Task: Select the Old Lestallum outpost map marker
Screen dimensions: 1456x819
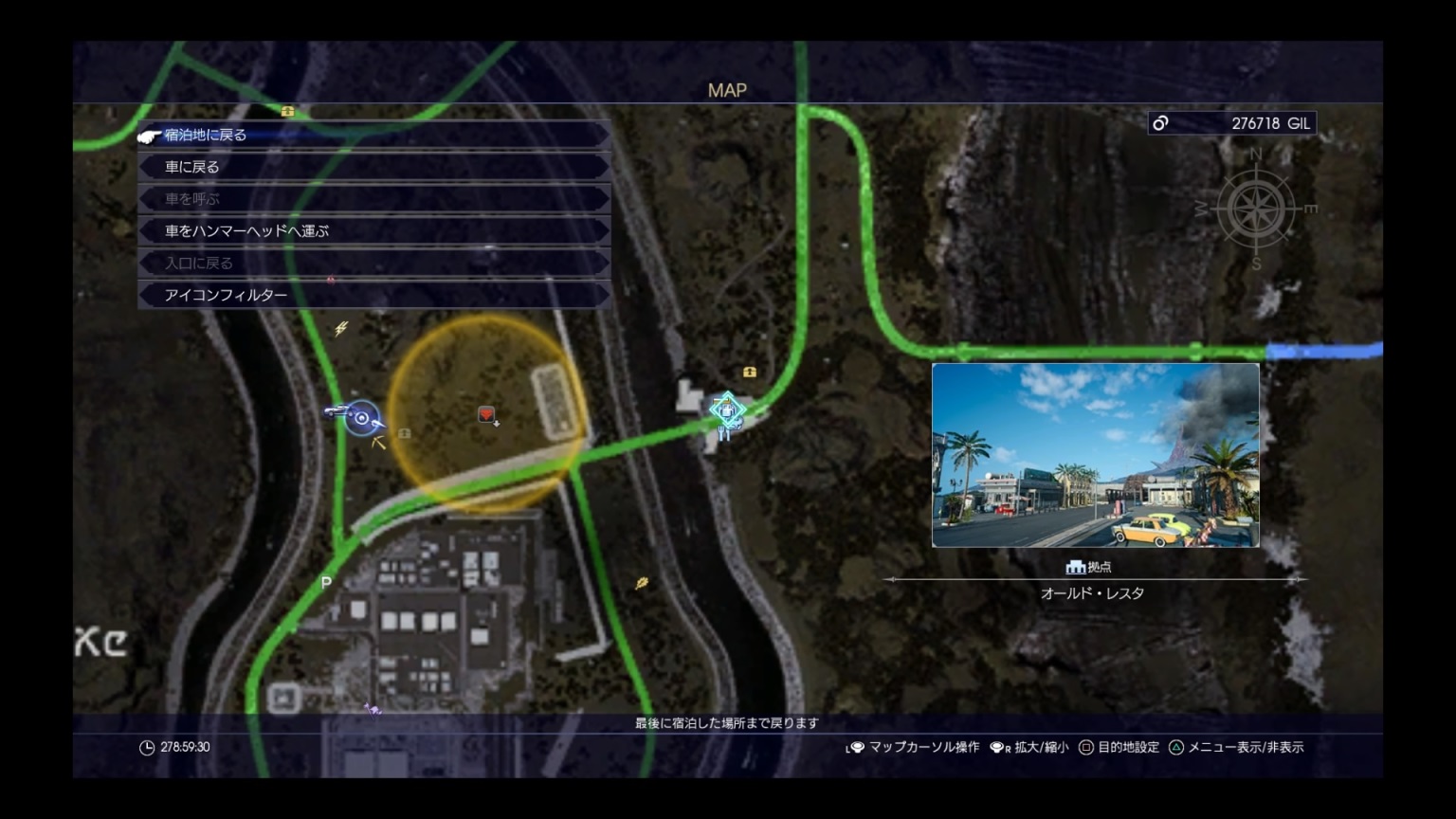Action: pos(726,410)
